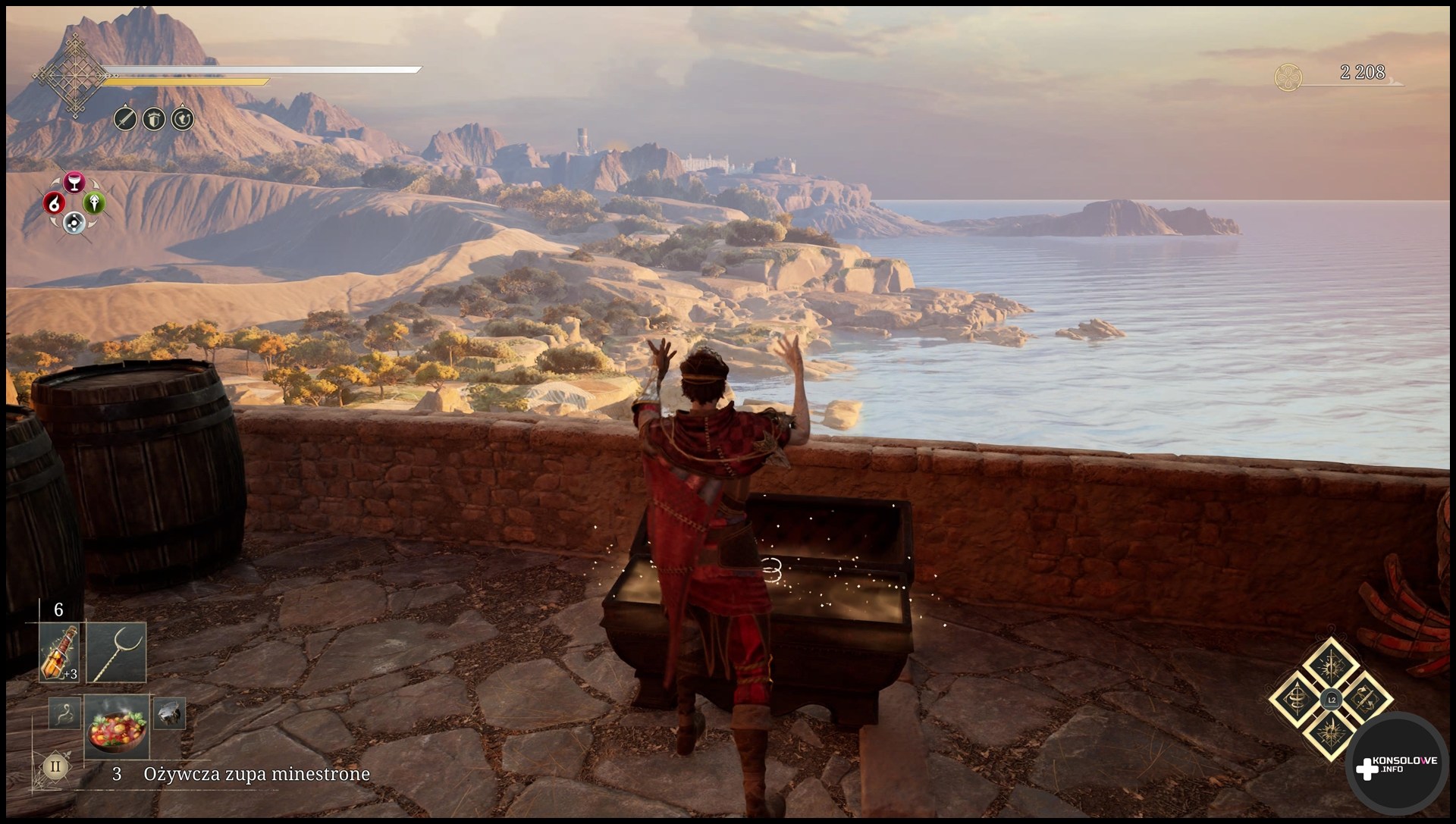Screen dimensions: 1456x824
Task: Choose the crimson goblet element orb
Action: click(74, 183)
